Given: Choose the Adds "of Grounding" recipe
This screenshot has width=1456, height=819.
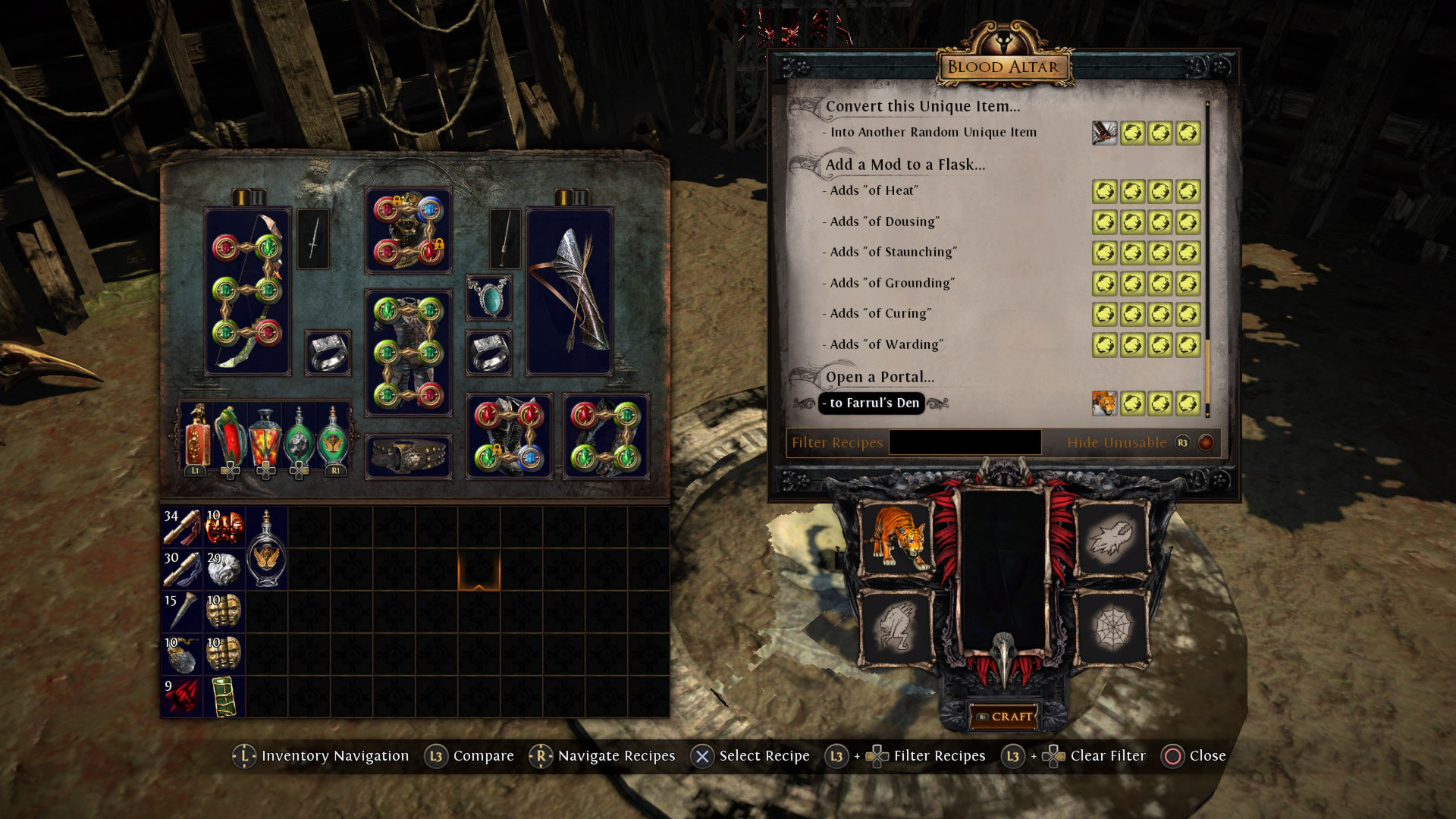Looking at the screenshot, I should (892, 284).
